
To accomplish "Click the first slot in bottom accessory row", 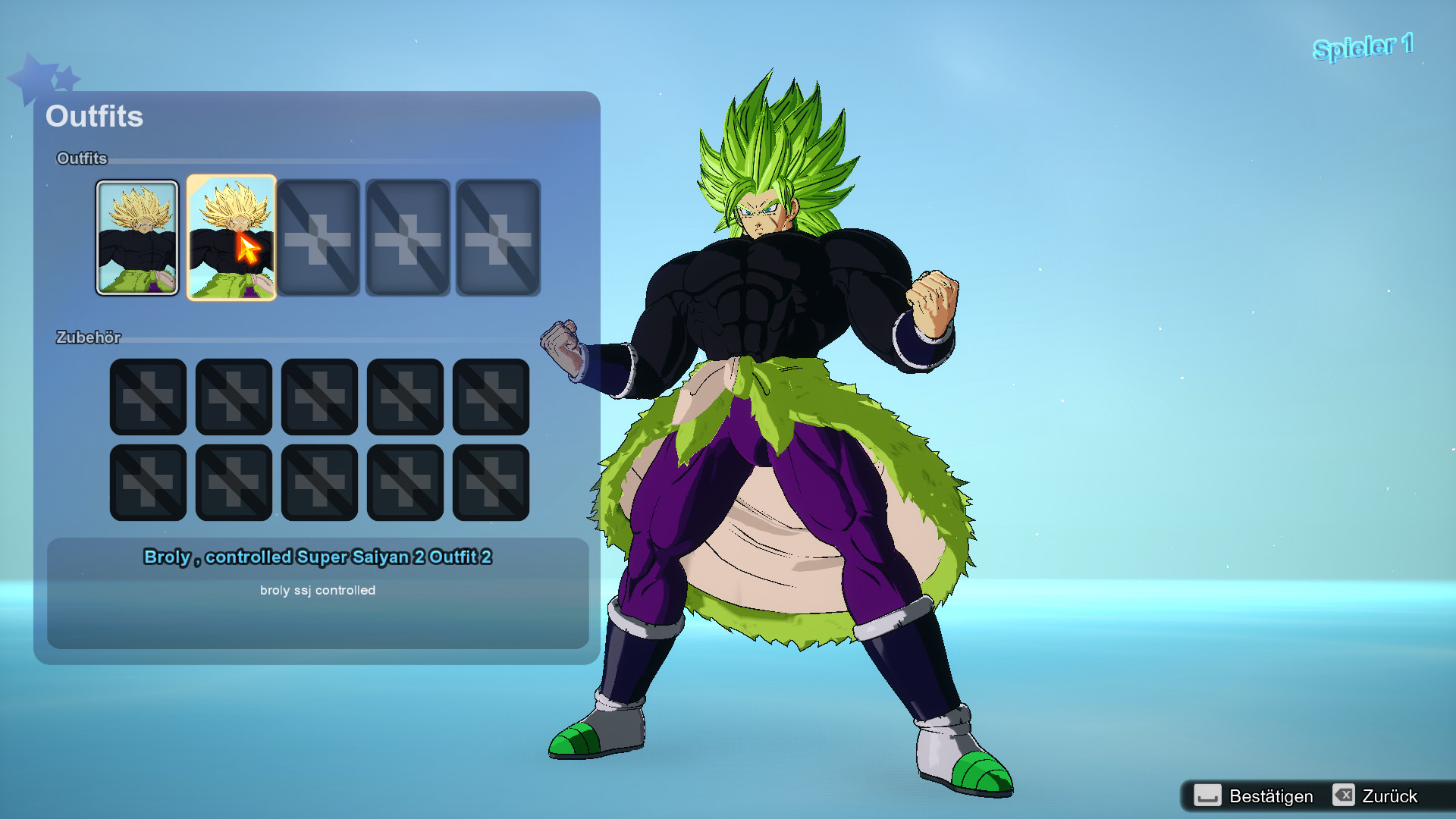I will 148,482.
